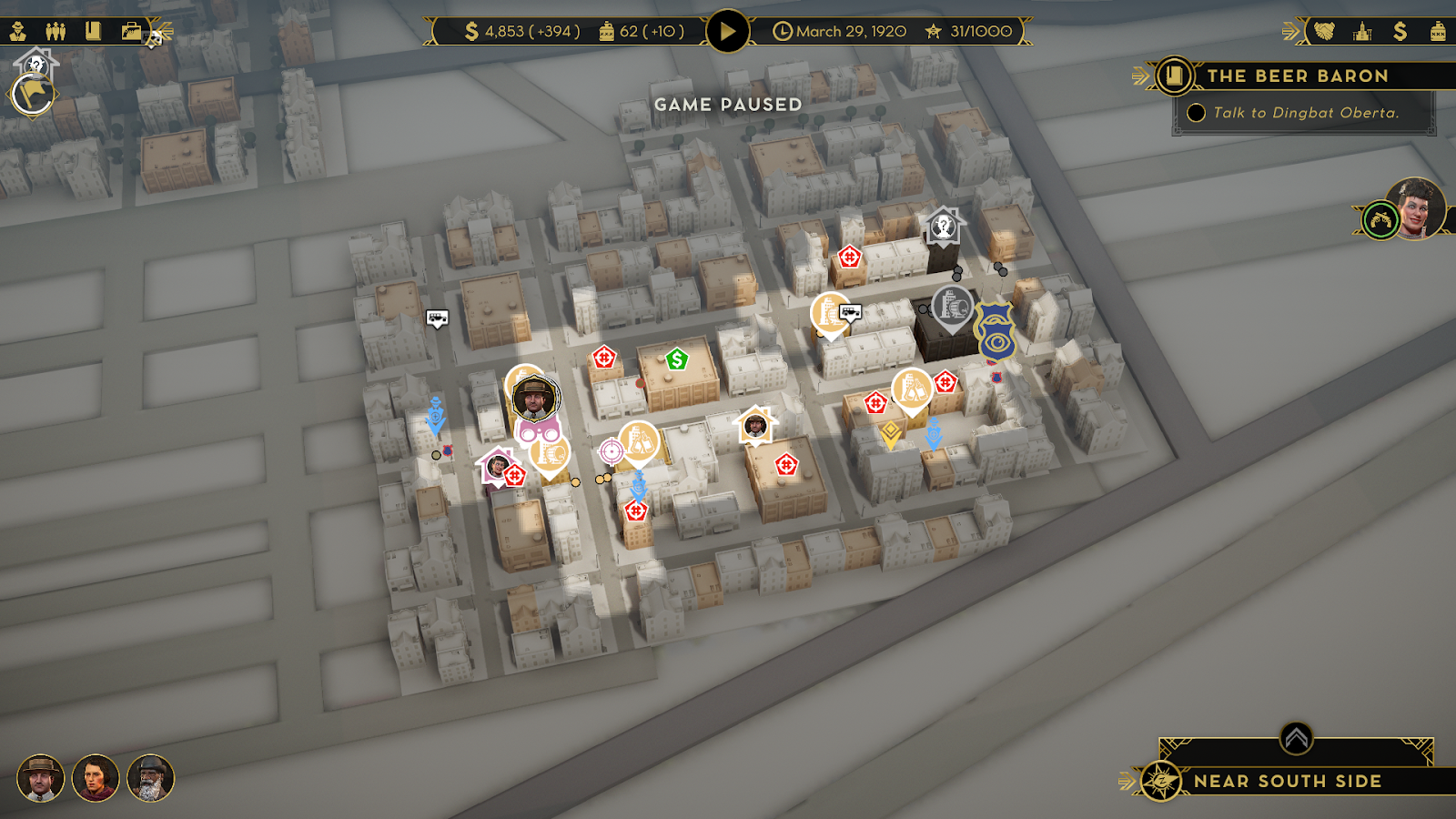Expand the Near South Side panel arrow
This screenshot has width=1456, height=819.
(1296, 738)
